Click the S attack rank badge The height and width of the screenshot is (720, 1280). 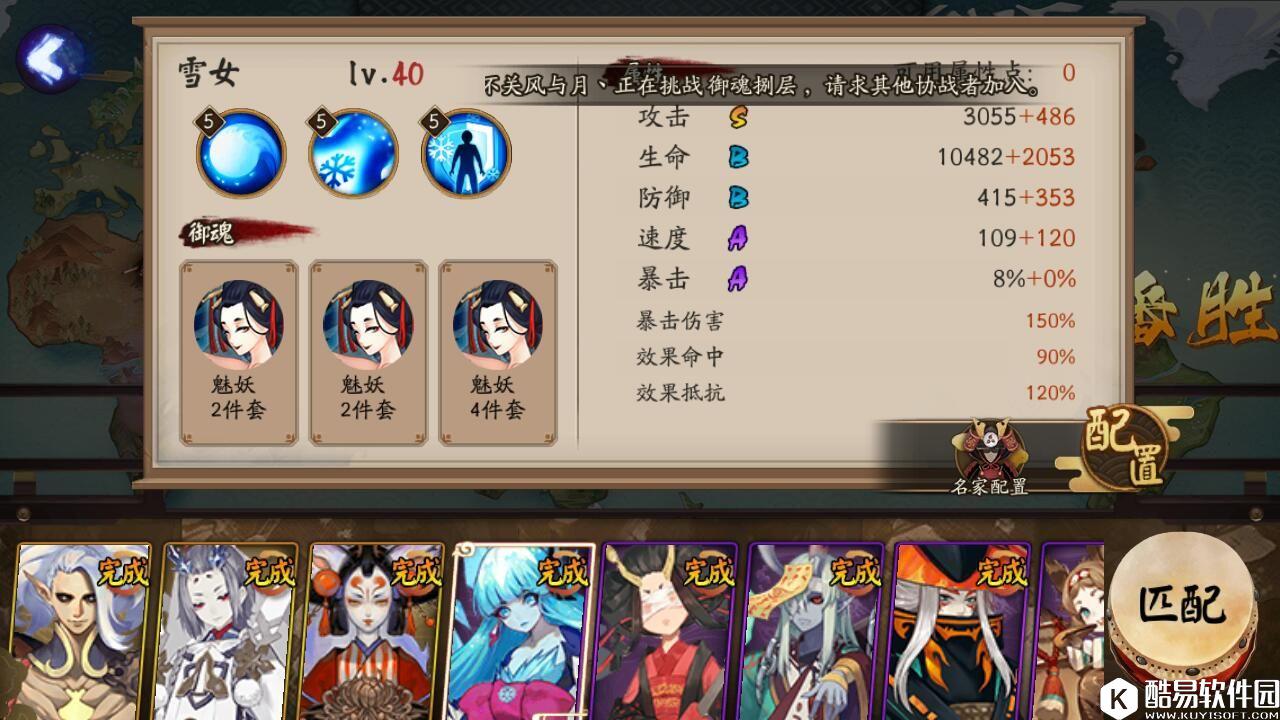pos(737,119)
